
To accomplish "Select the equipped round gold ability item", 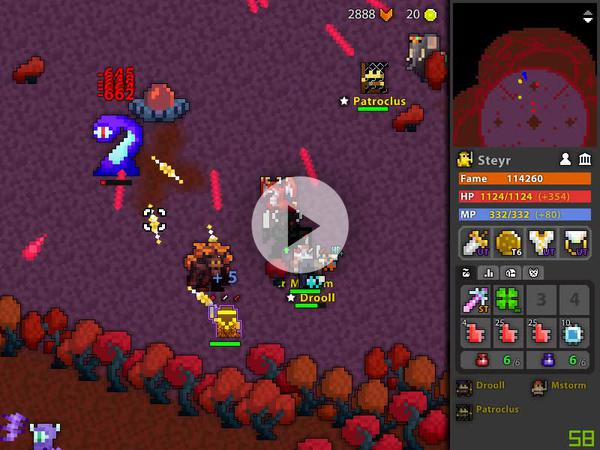I will pyautogui.click(x=508, y=243).
